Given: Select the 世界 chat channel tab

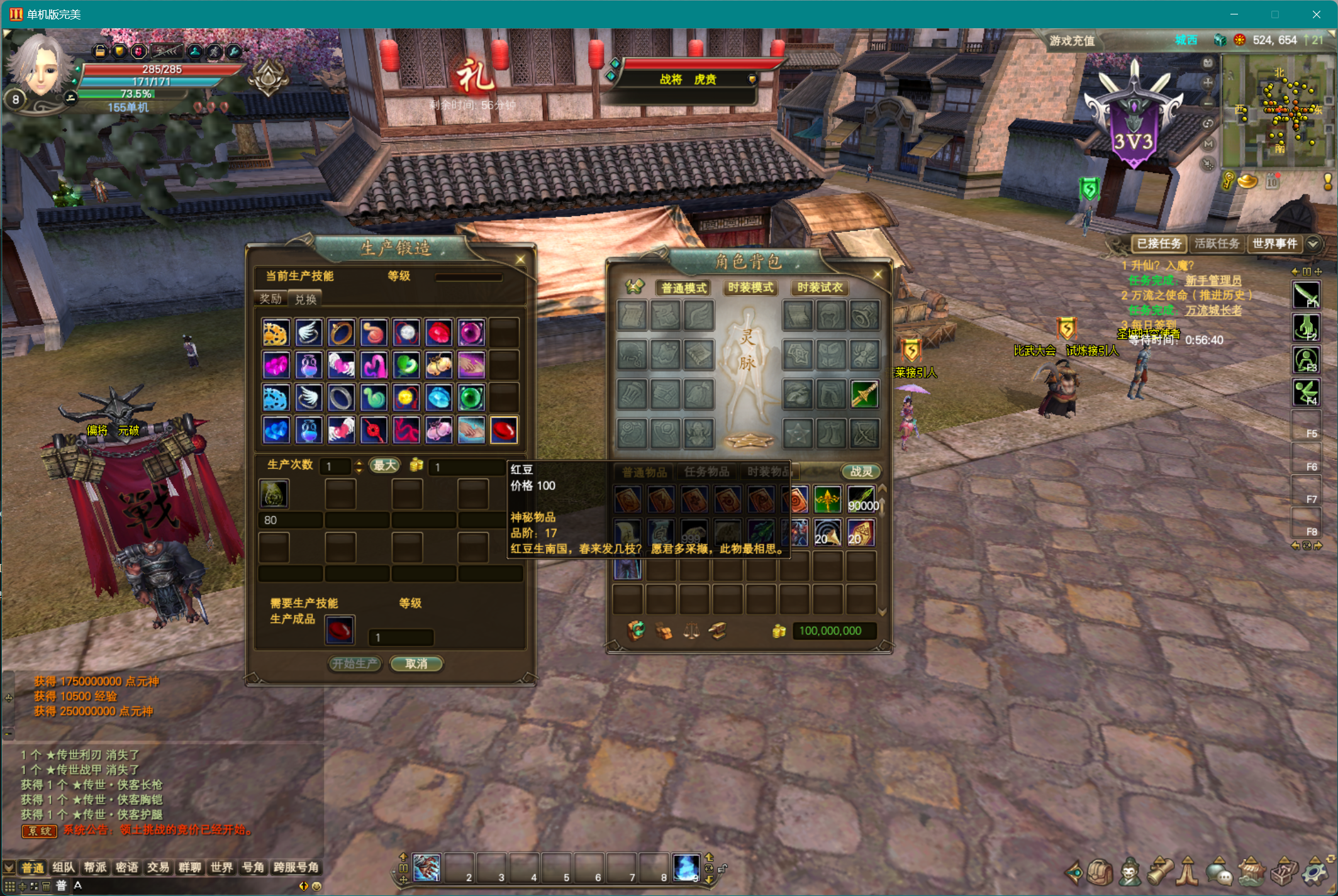Looking at the screenshot, I should (x=221, y=867).
